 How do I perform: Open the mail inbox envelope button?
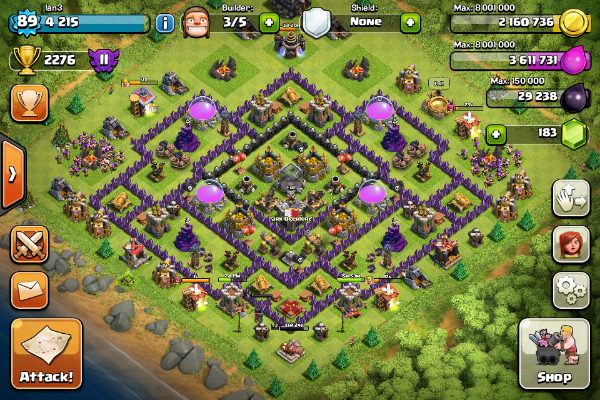click(29, 291)
